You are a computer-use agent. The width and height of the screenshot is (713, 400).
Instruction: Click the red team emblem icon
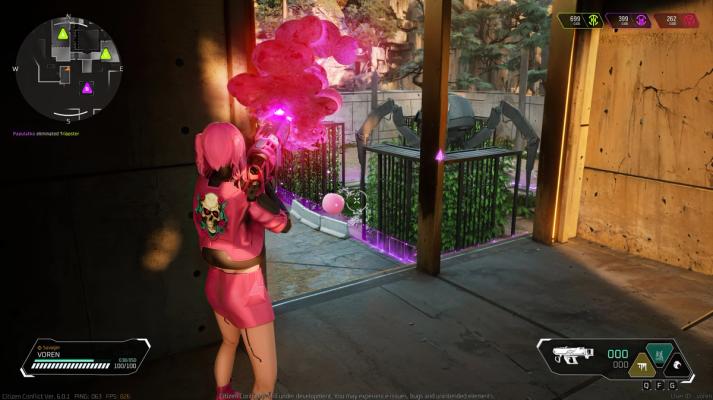688,20
